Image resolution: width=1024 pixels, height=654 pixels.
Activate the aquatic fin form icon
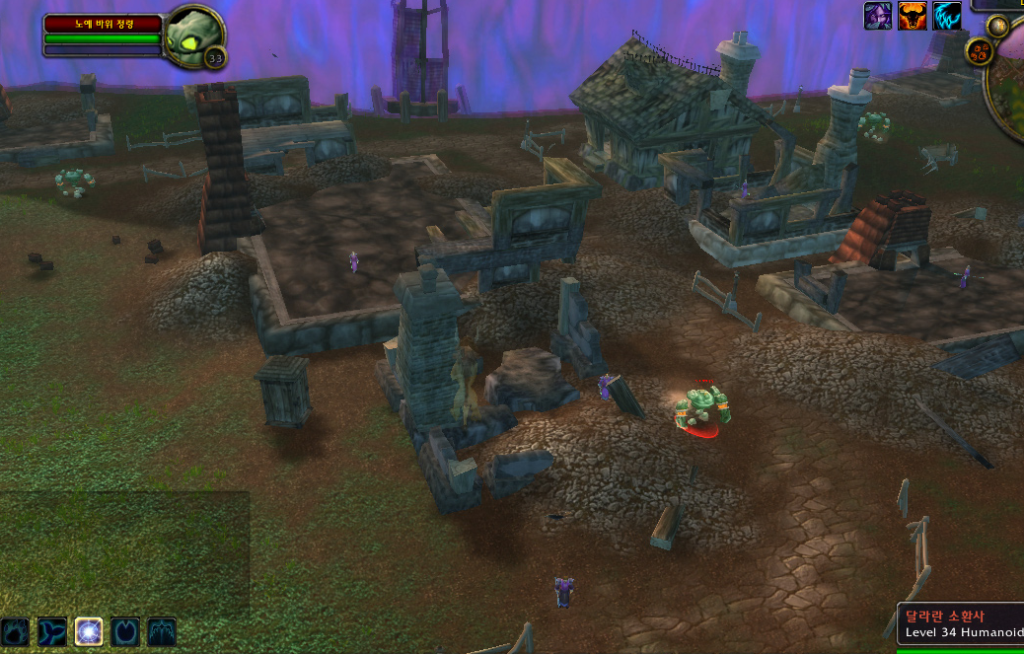52,631
